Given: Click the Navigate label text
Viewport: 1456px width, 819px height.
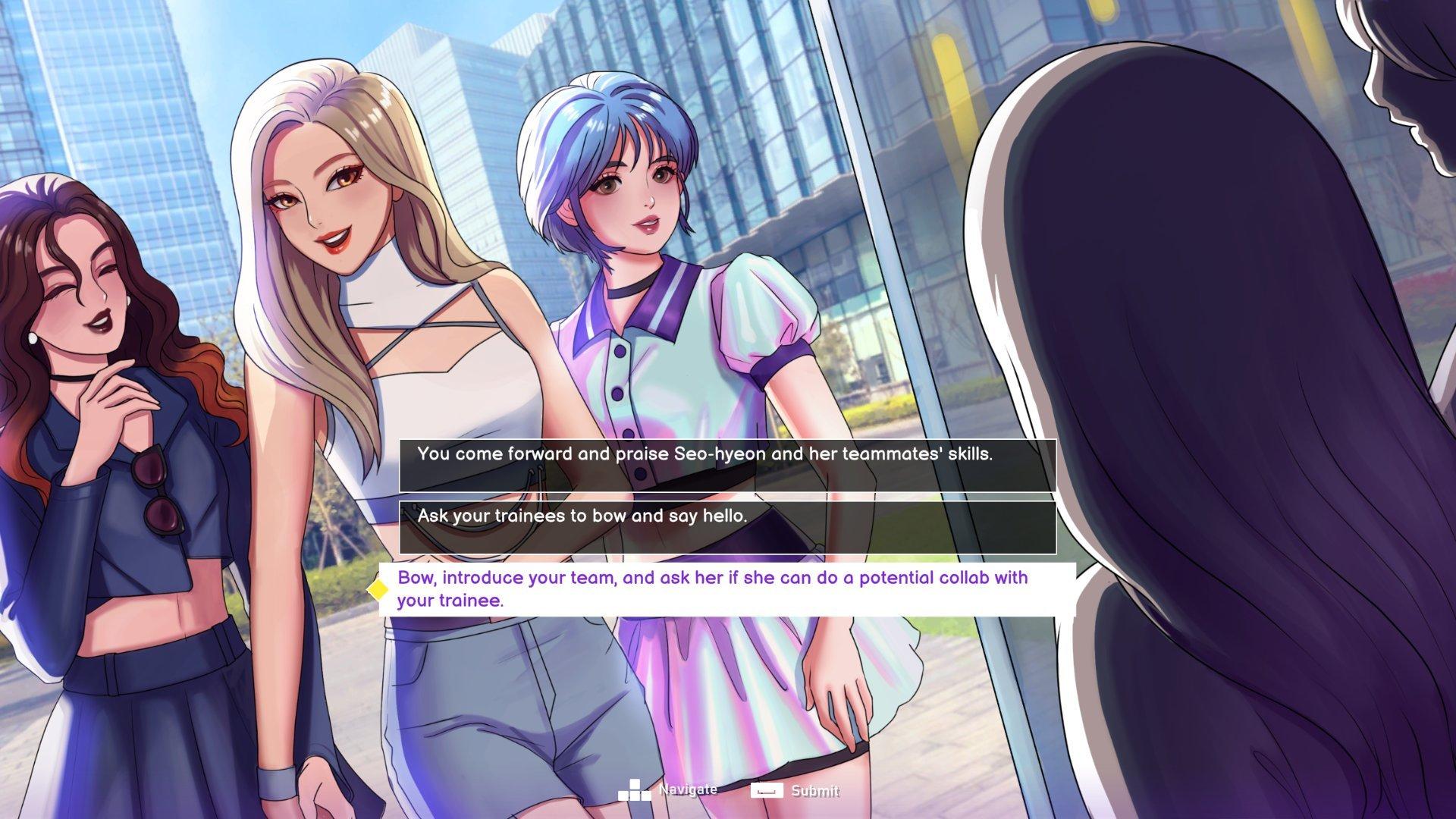Looking at the screenshot, I should [688, 790].
